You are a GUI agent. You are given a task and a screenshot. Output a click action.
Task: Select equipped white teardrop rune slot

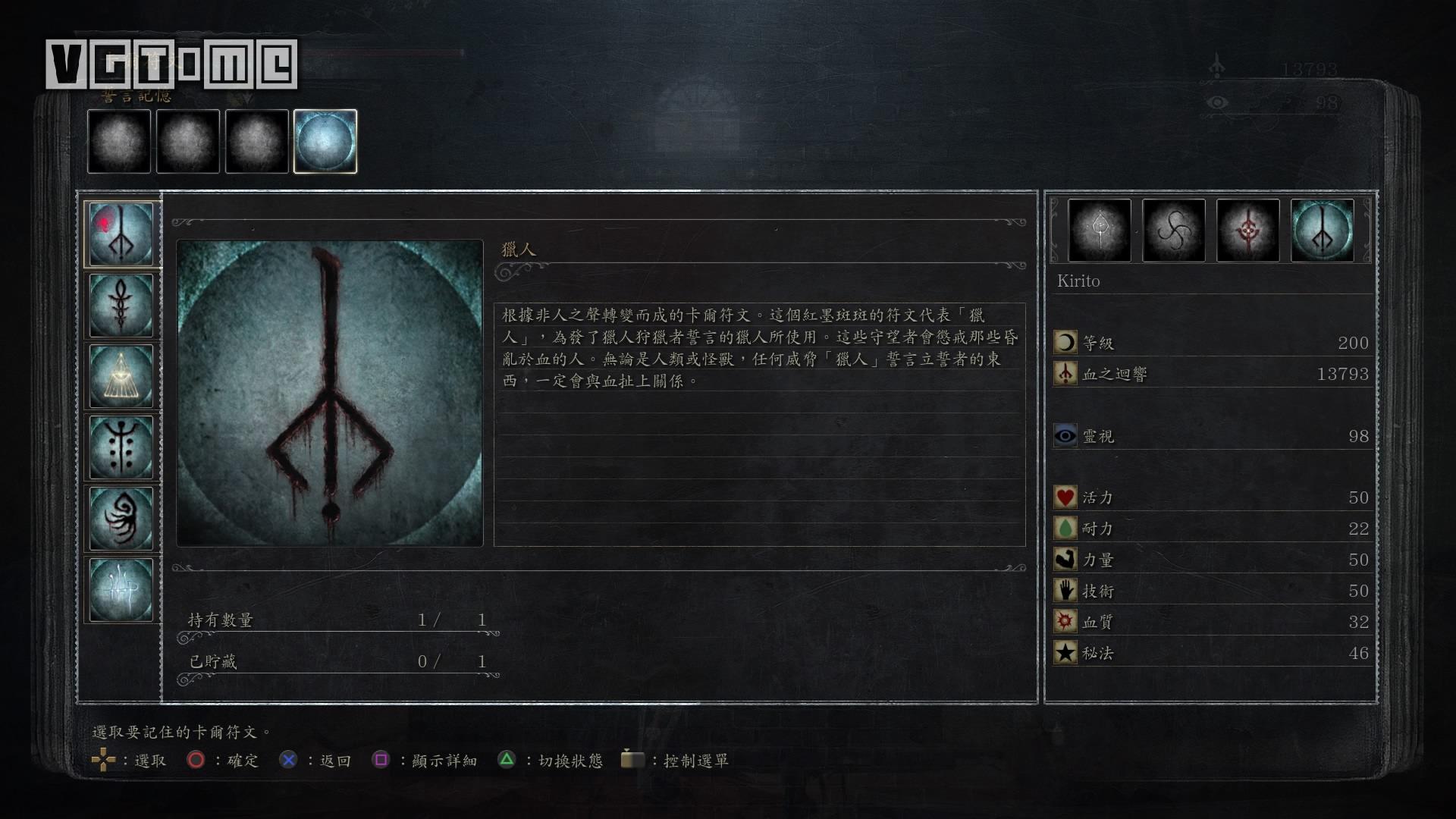(1099, 231)
